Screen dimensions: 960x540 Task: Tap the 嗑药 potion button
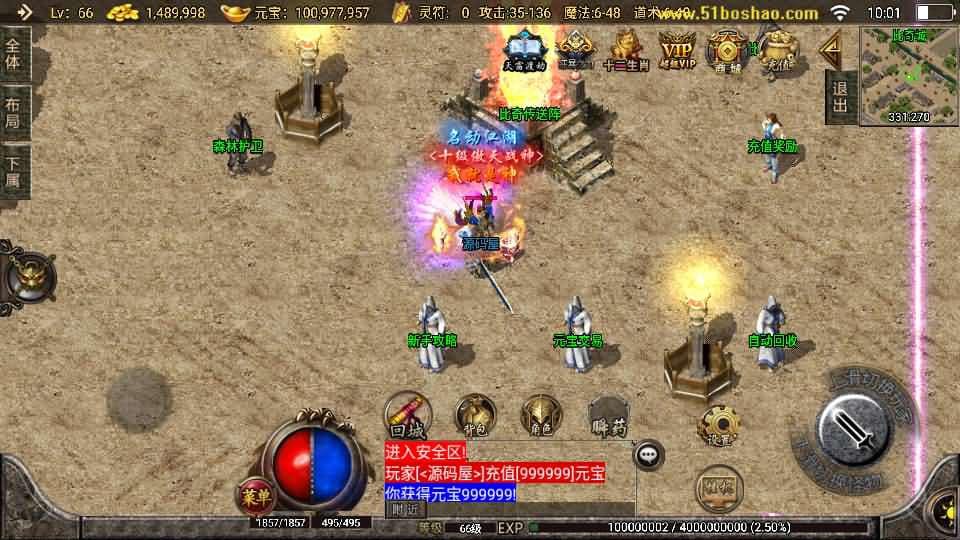[608, 415]
